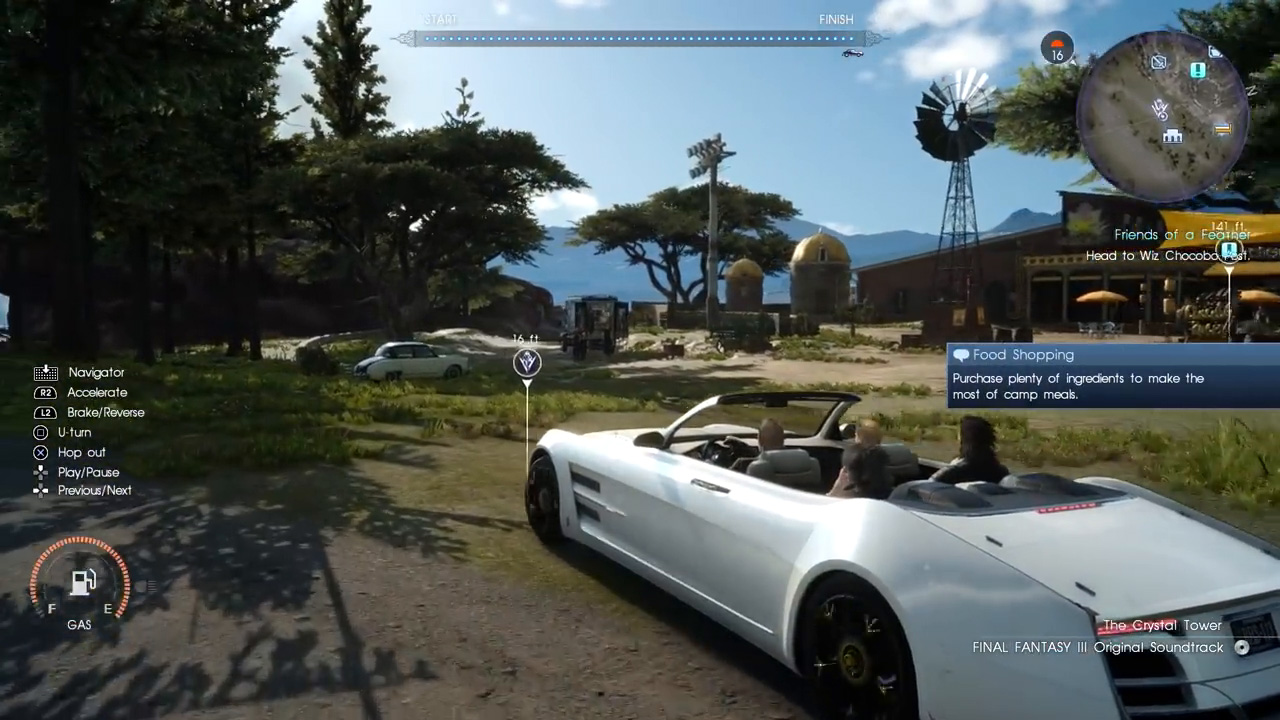Click the round sunset time-of-day indicator
The image size is (1280, 720).
[1057, 47]
